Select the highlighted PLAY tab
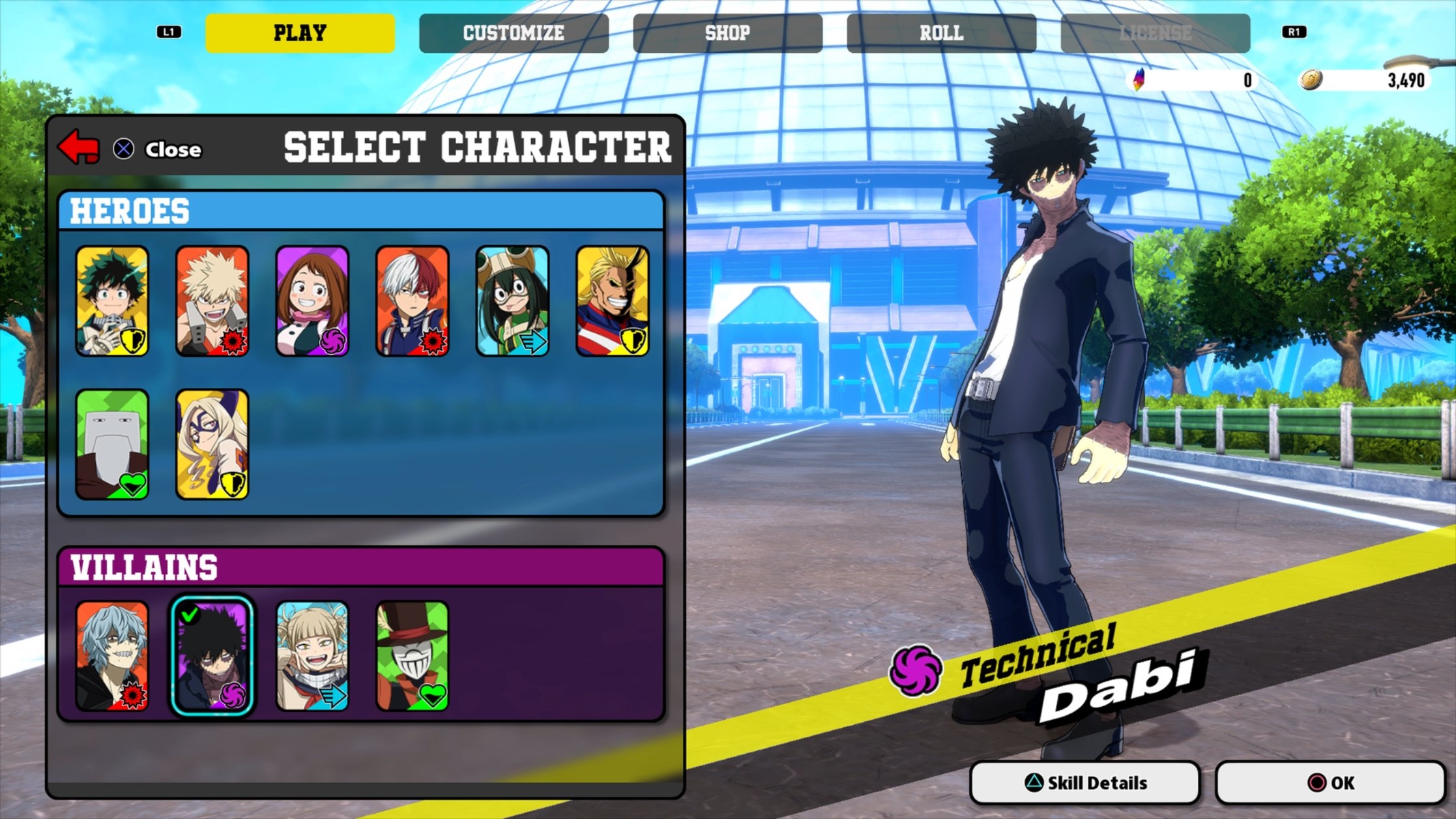The height and width of the screenshot is (819, 1456). (300, 33)
